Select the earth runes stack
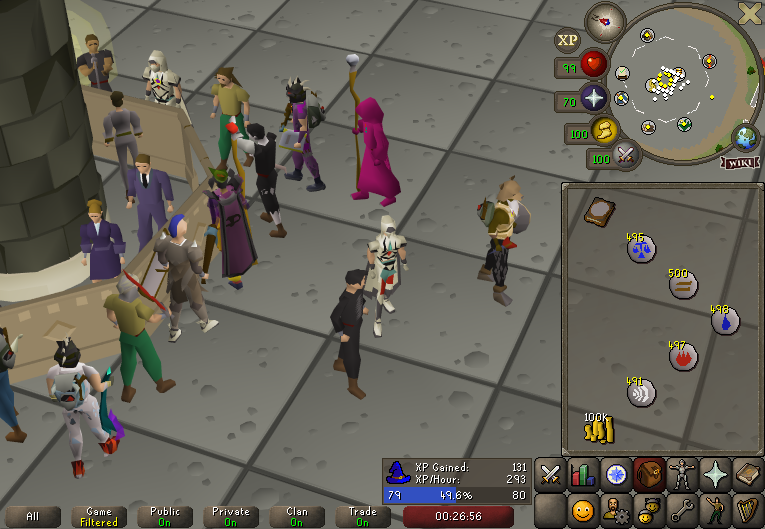The image size is (765, 529). [x=682, y=284]
